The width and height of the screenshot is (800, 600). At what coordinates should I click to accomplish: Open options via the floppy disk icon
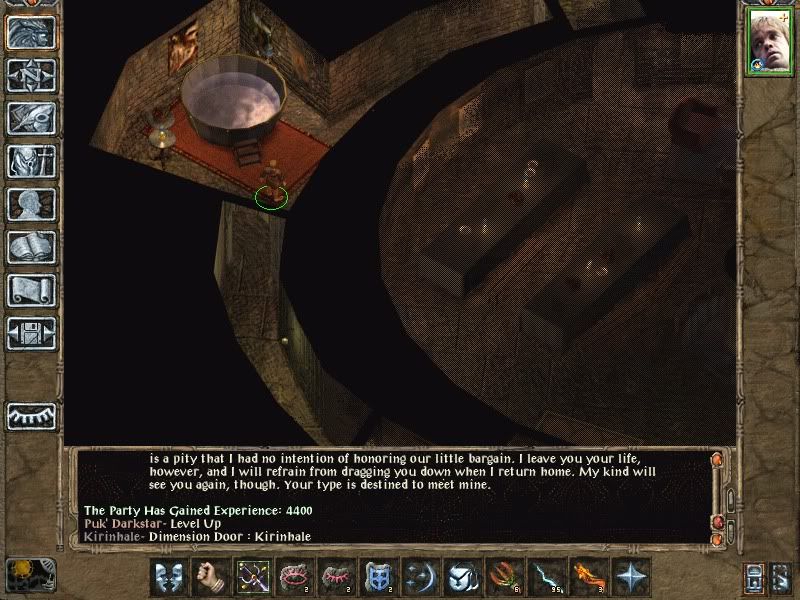pos(31,332)
